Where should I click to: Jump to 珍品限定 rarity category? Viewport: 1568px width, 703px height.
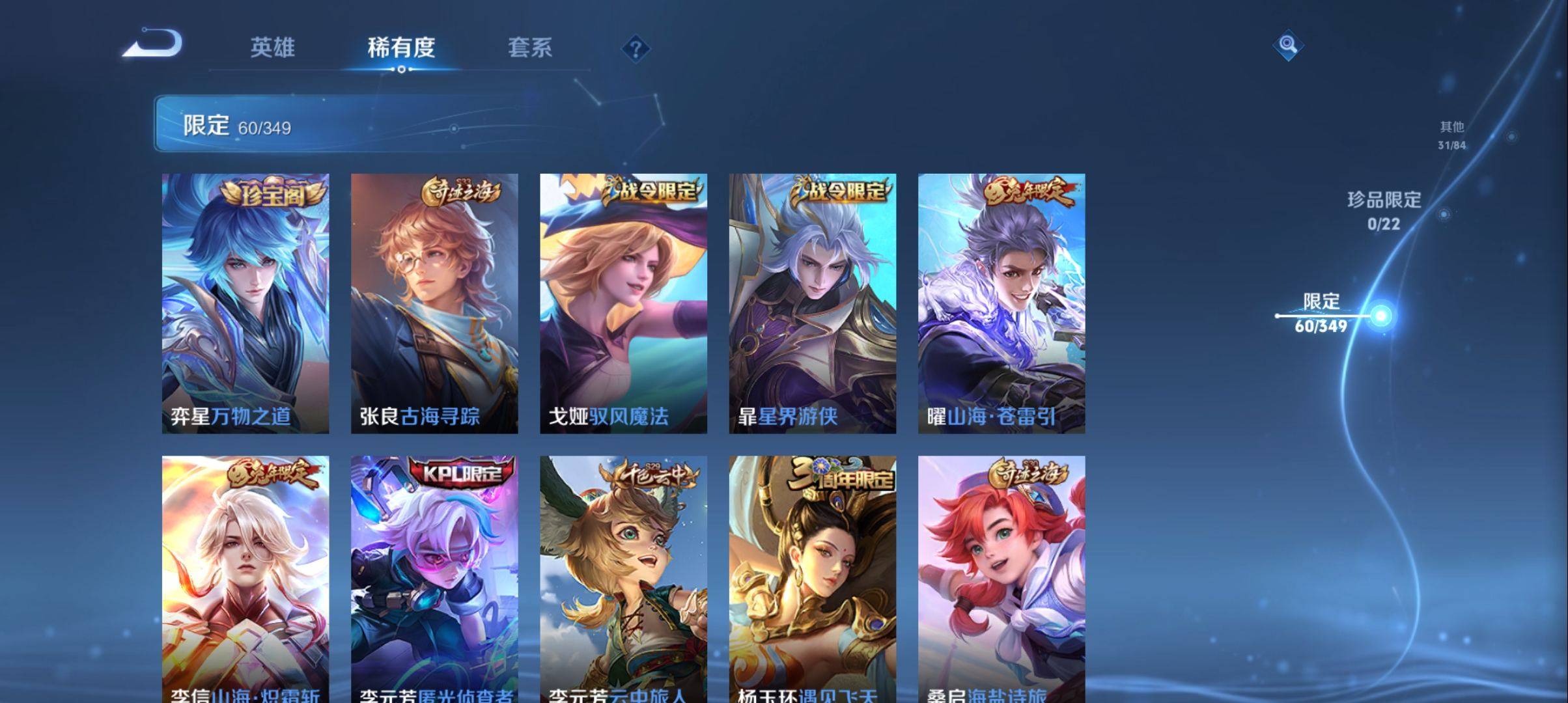1384,211
